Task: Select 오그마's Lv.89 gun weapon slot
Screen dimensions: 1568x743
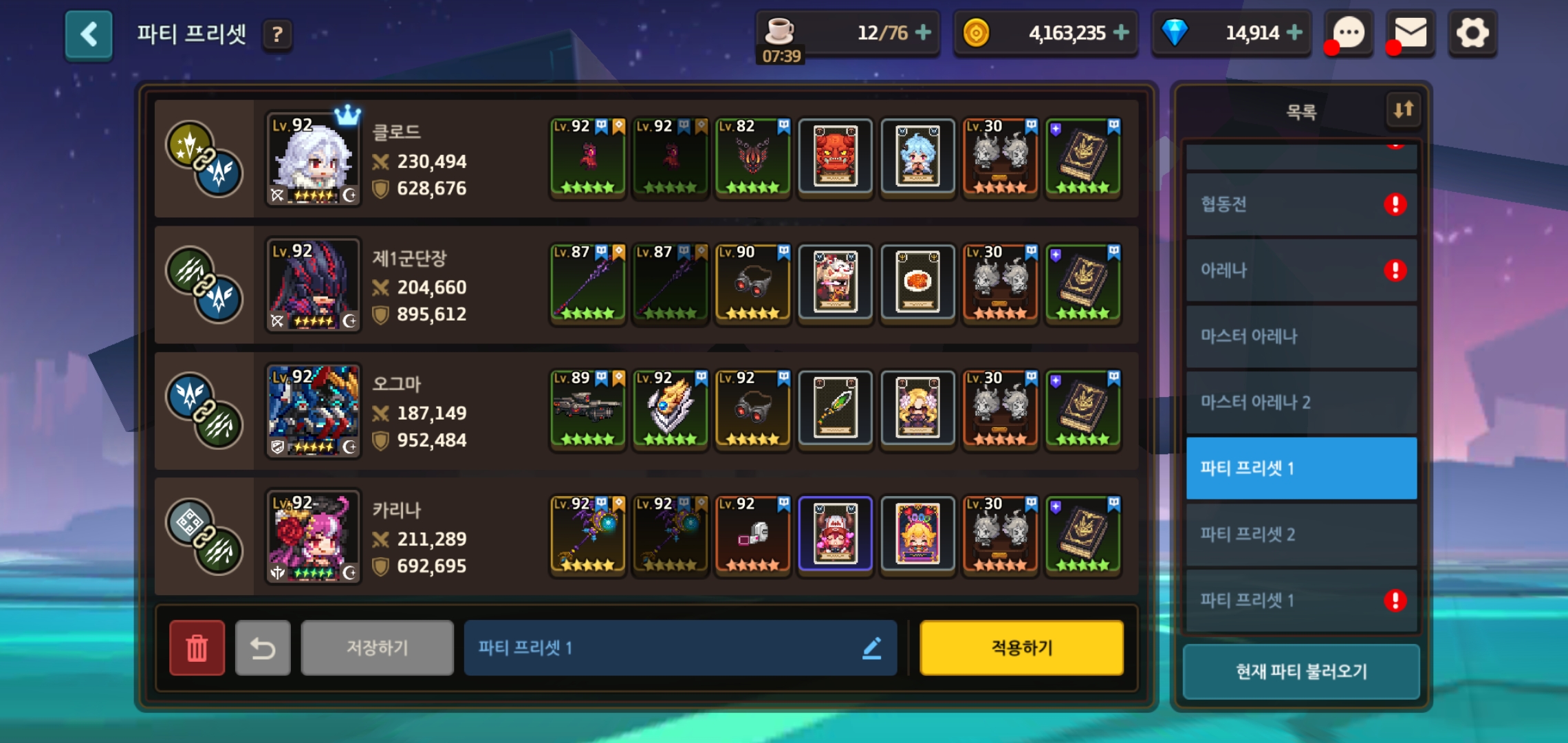Action: tap(588, 409)
